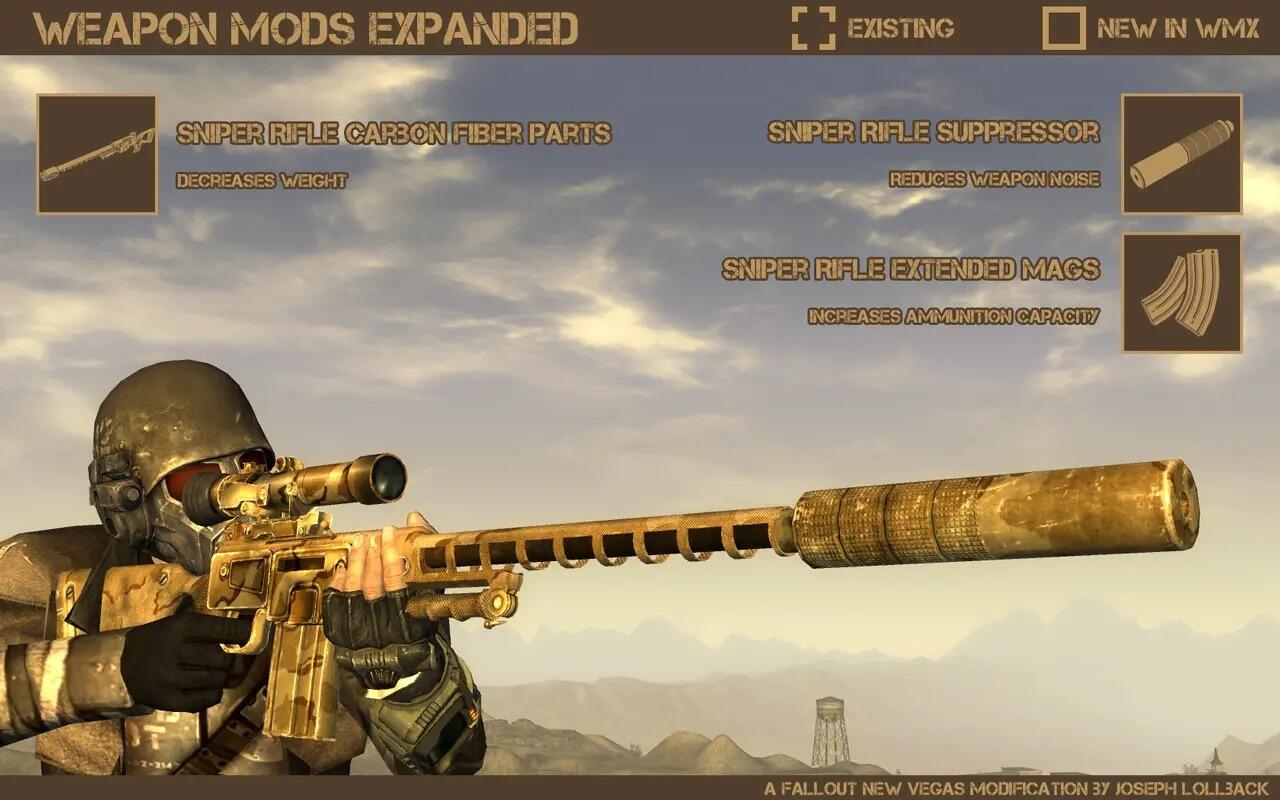This screenshot has height=800, width=1280.
Task: Click the Existing legend bracket marker
Action: tap(813, 28)
